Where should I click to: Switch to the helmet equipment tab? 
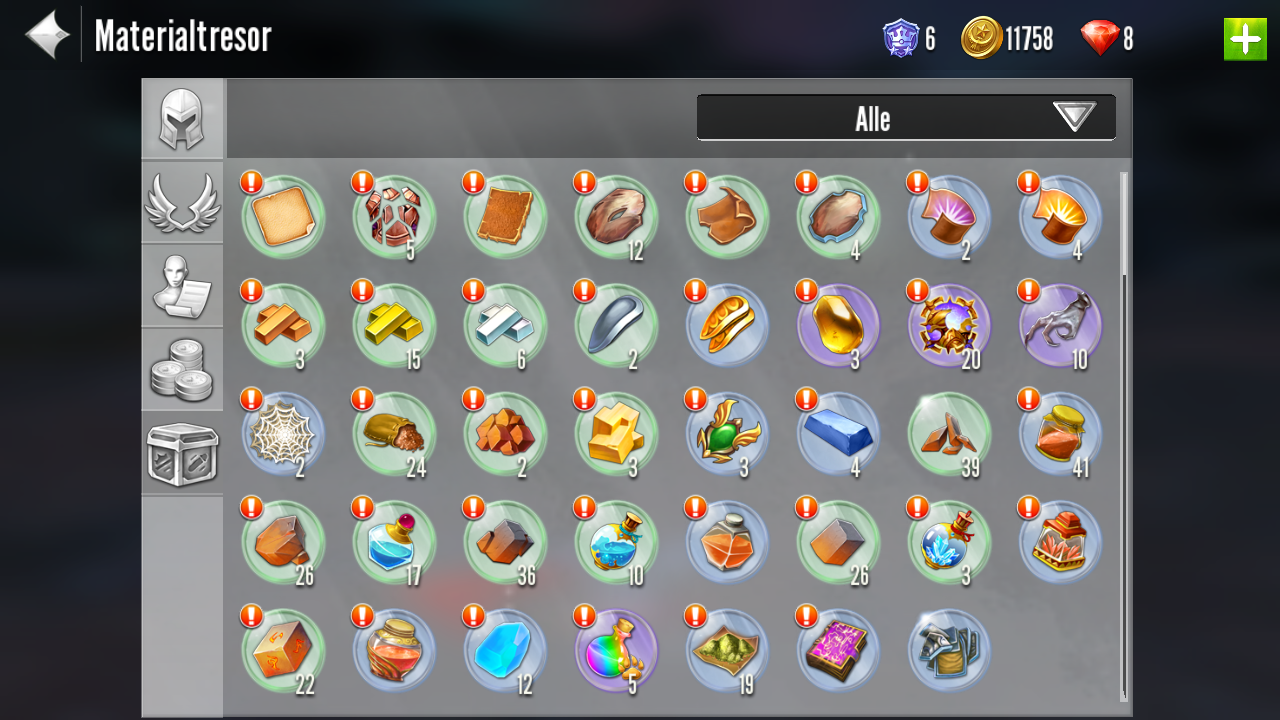click(x=182, y=119)
